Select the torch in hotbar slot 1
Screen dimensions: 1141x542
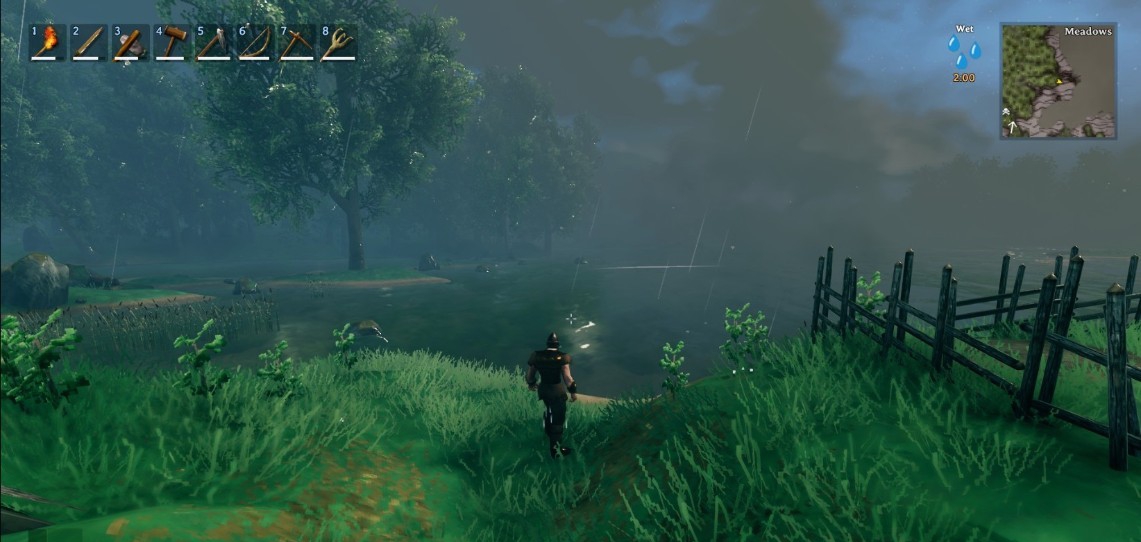tap(48, 43)
